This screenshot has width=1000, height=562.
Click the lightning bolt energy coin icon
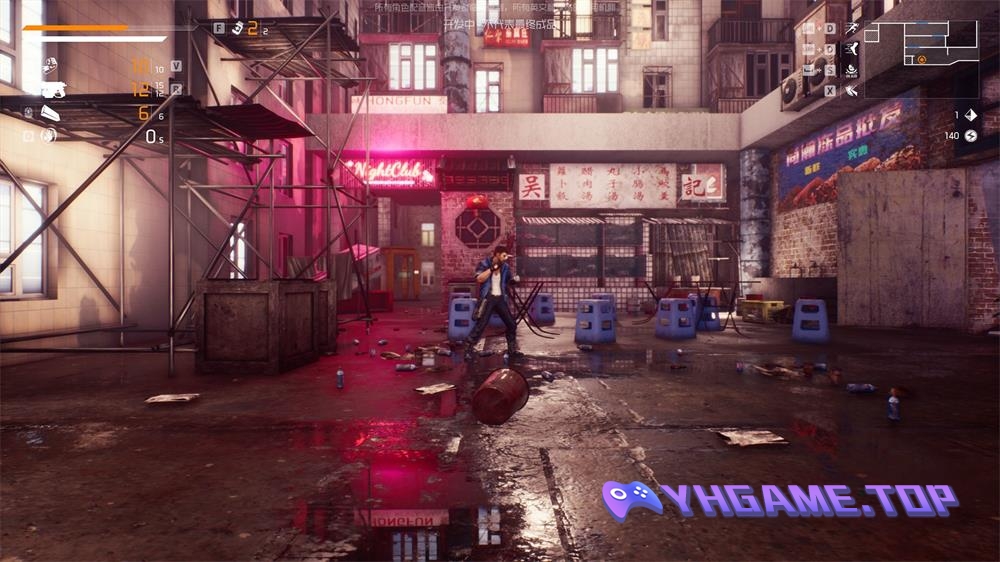(x=969, y=136)
